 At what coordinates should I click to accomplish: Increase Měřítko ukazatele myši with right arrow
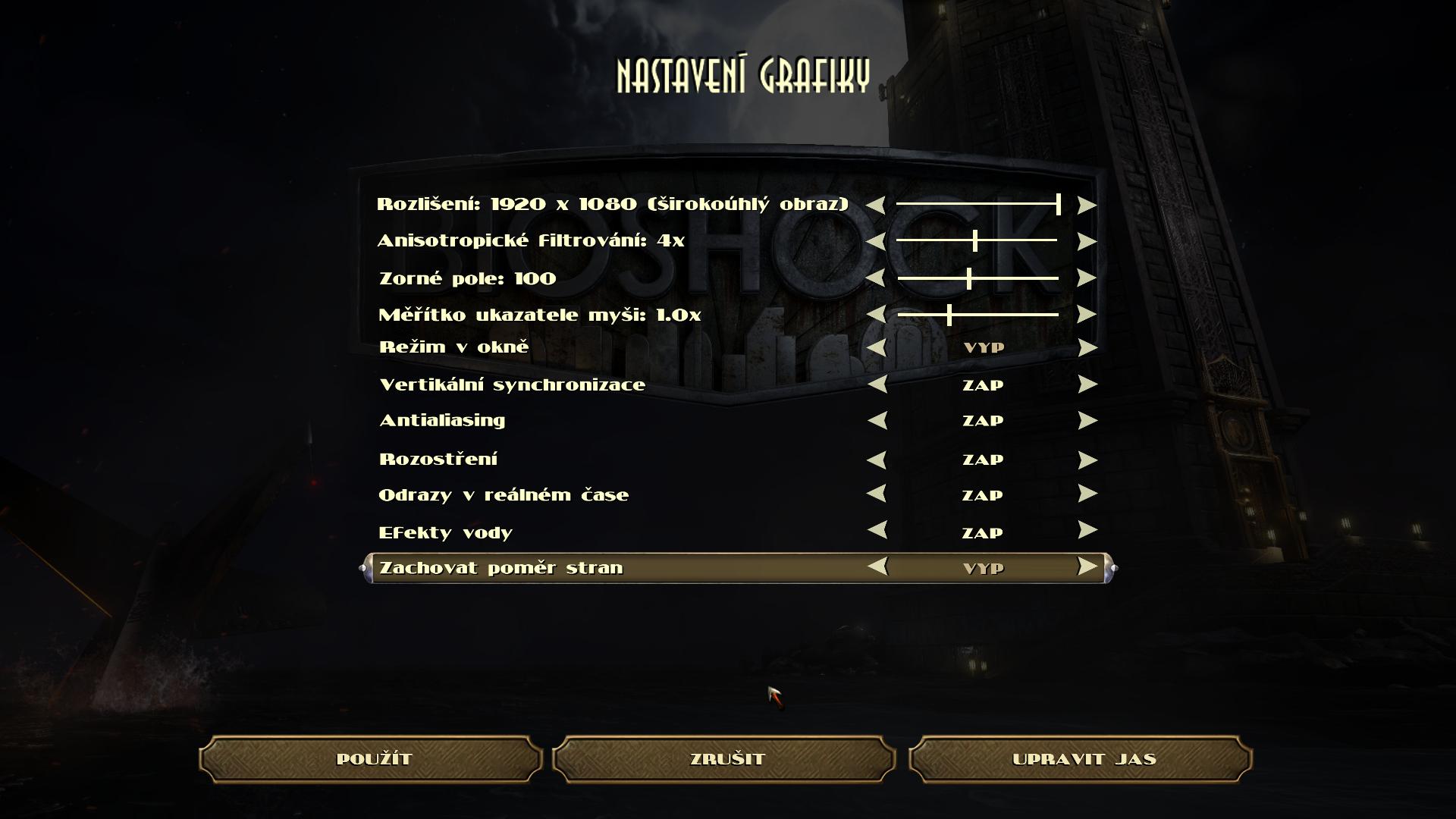coord(1087,314)
